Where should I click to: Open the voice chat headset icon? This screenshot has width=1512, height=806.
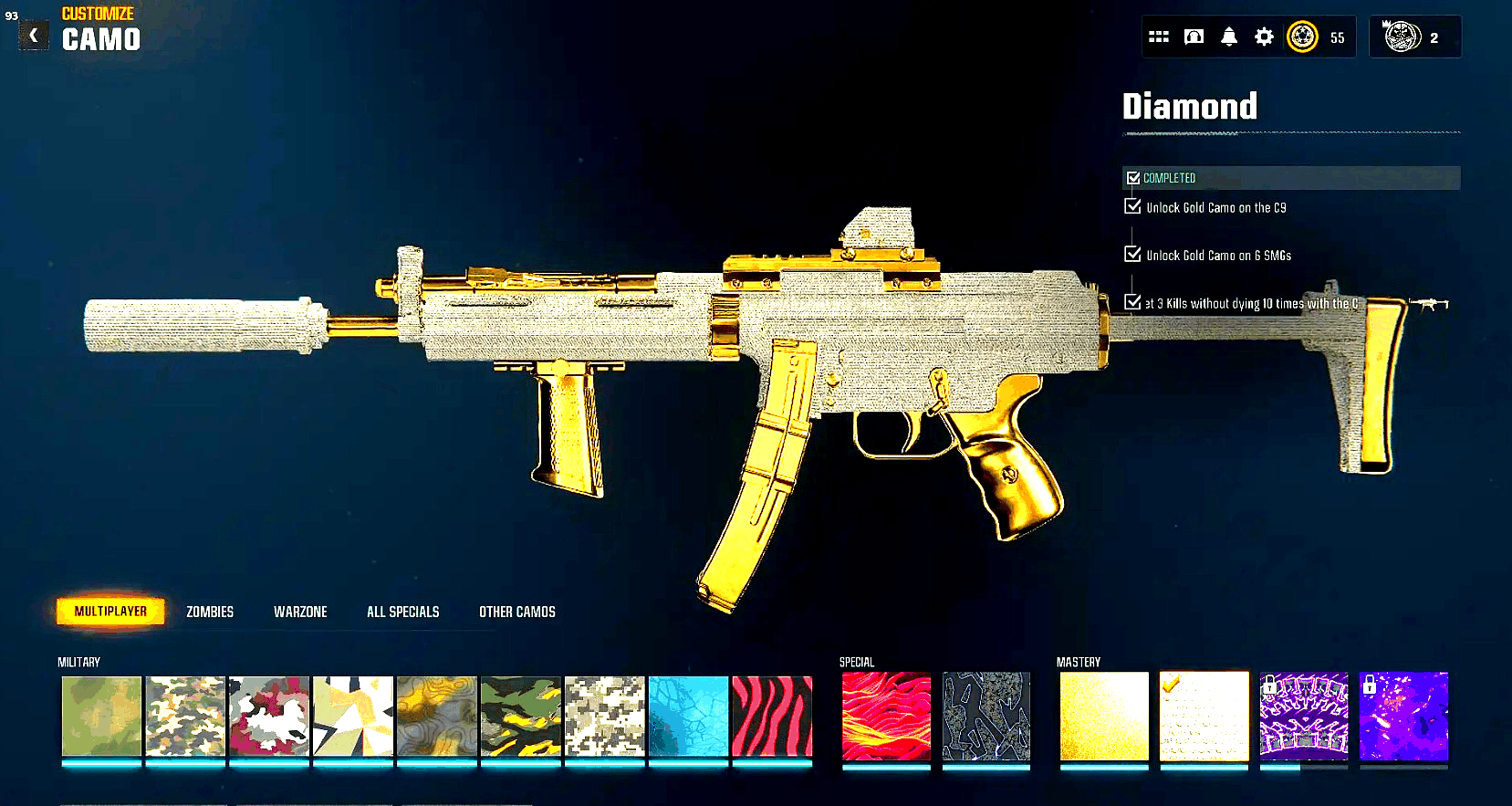pyautogui.click(x=1194, y=37)
